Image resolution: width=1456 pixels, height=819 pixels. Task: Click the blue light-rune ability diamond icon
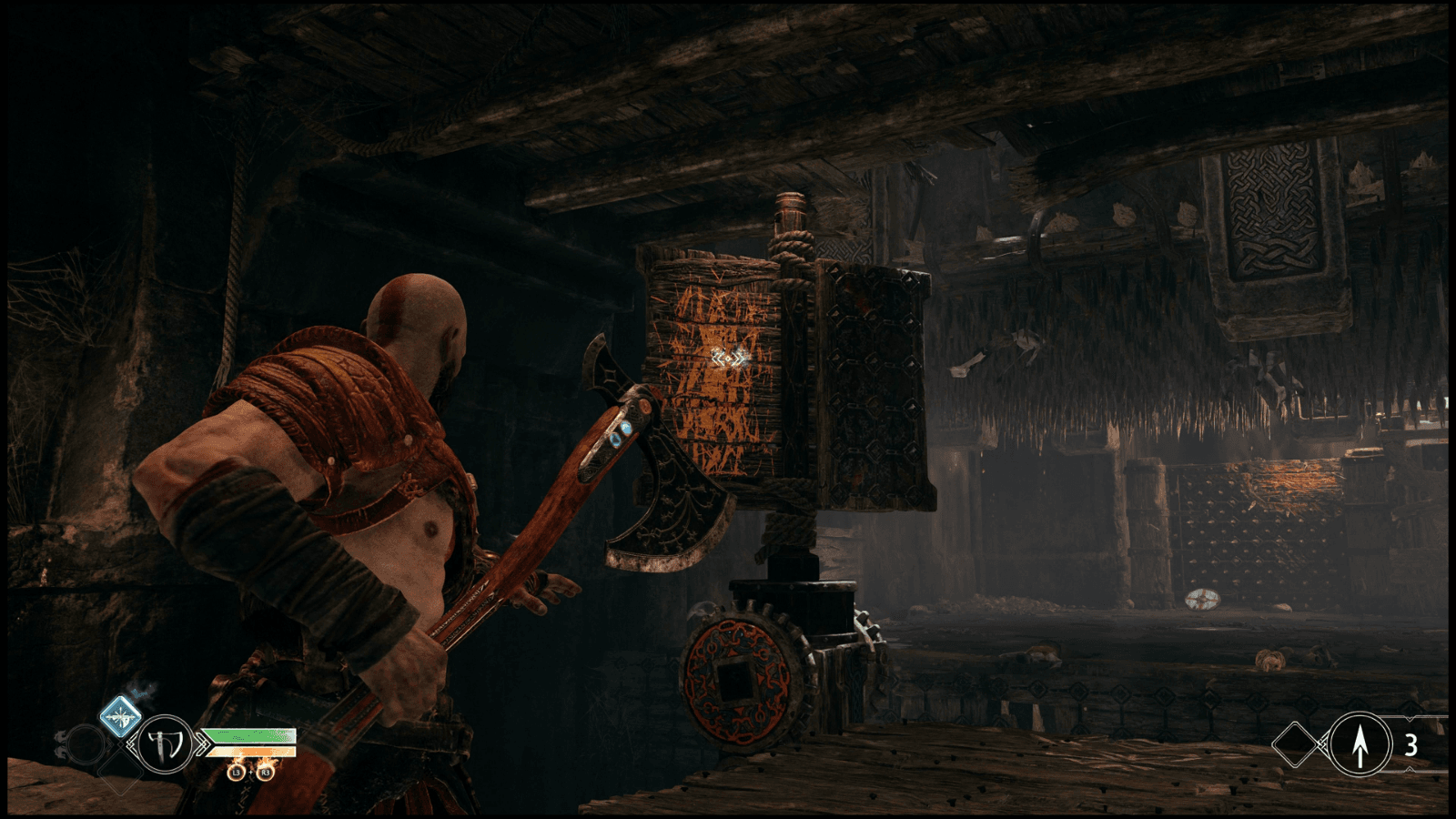(121, 717)
